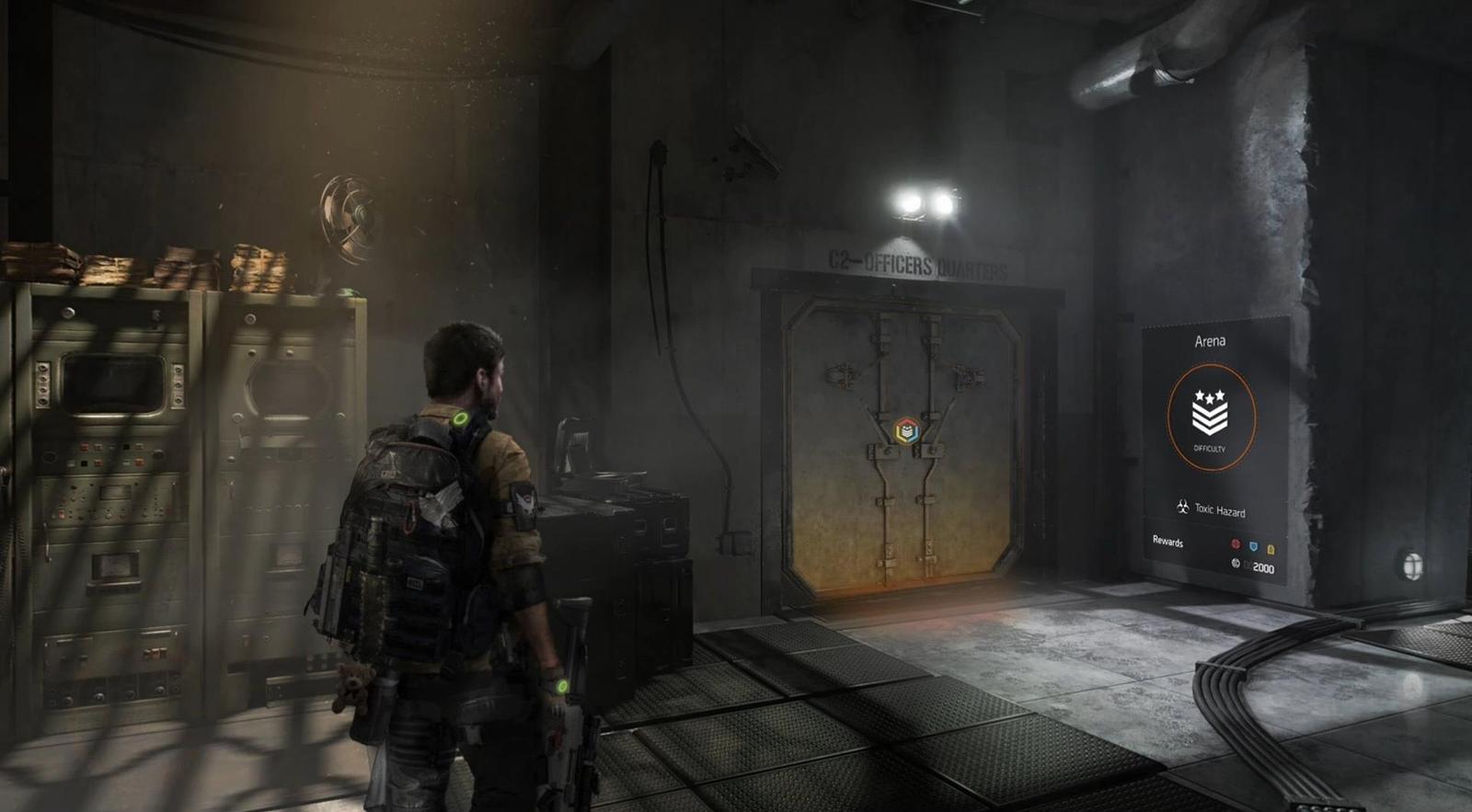Screen dimensions: 1472x812
Task: Select the yellow gear reward icon
Action: [x=1271, y=550]
